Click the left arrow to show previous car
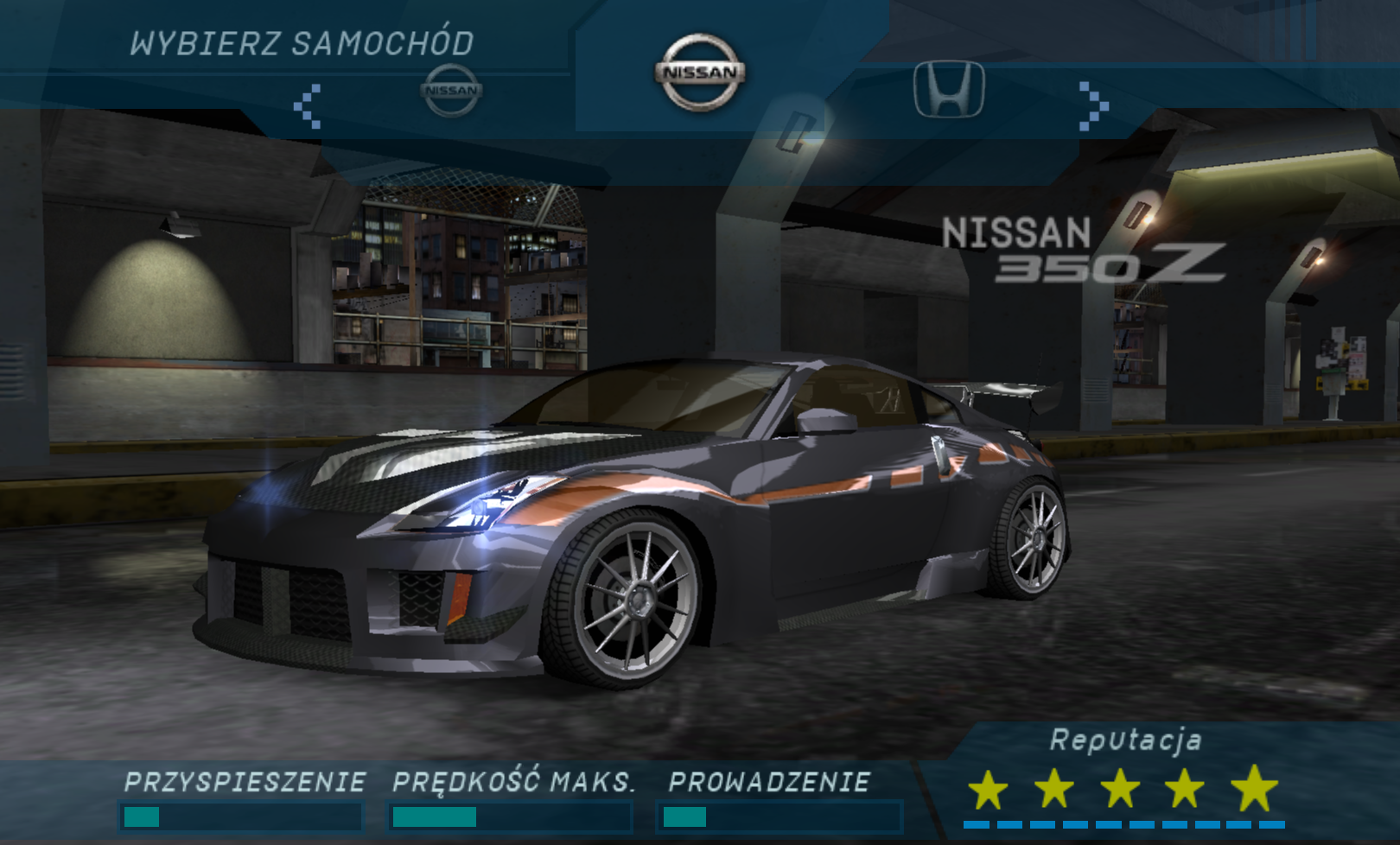The height and width of the screenshot is (845, 1400). pos(307,106)
